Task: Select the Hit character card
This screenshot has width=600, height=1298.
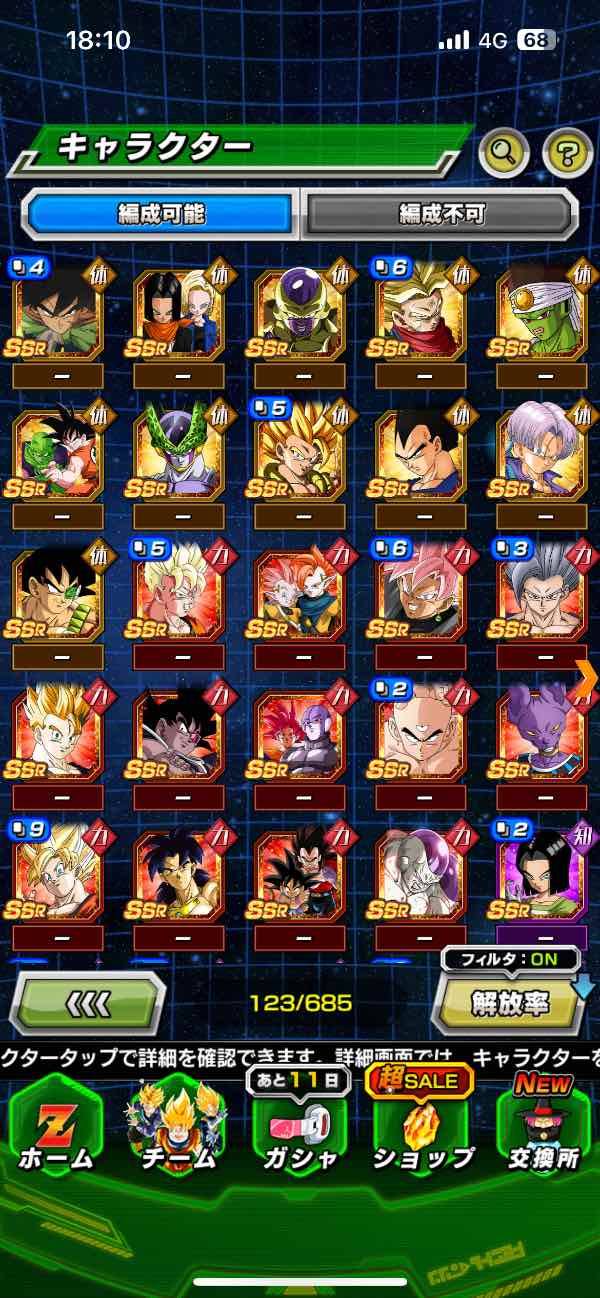Action: (x=299, y=730)
